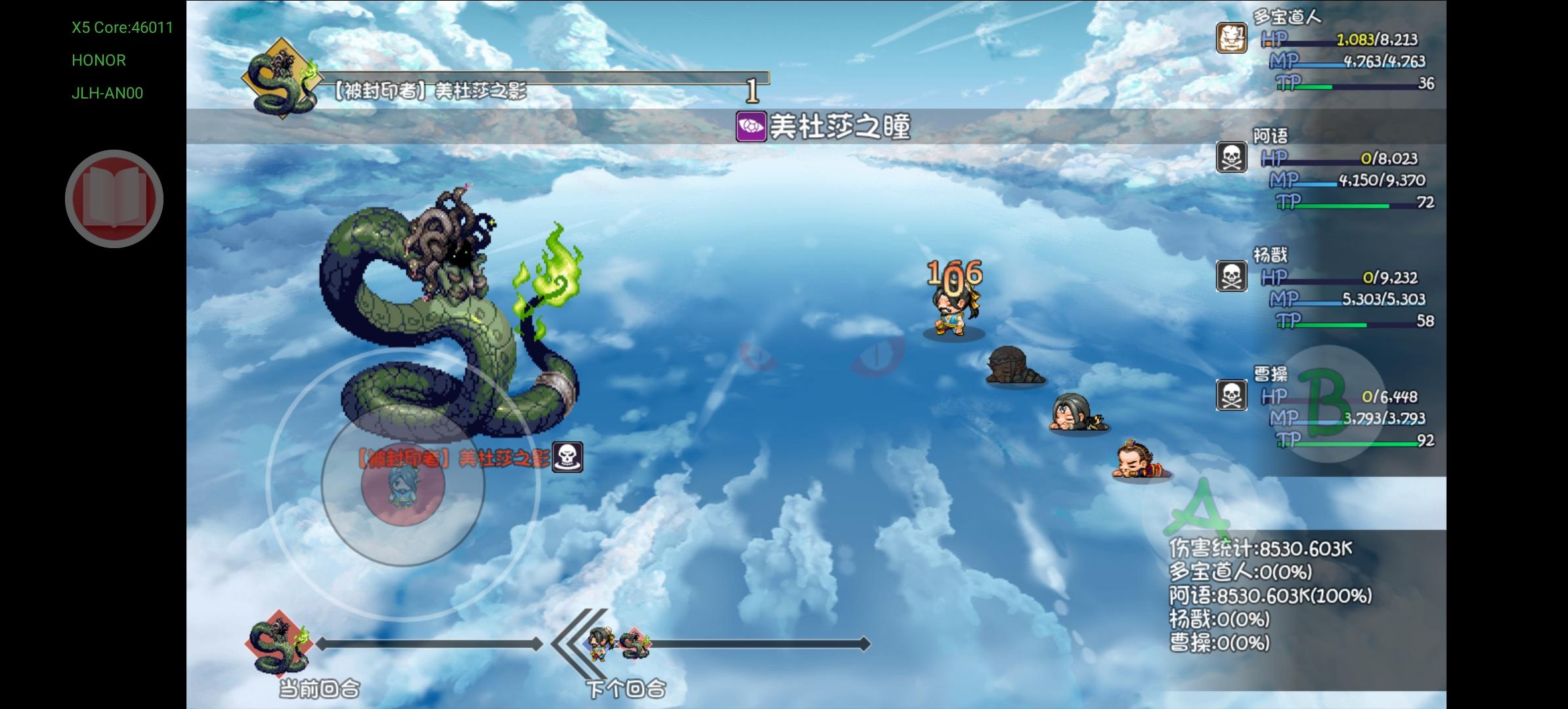Click the purple 美杜莎之瞳 skill eye icon
Image resolution: width=1568 pixels, height=709 pixels.
tap(751, 126)
